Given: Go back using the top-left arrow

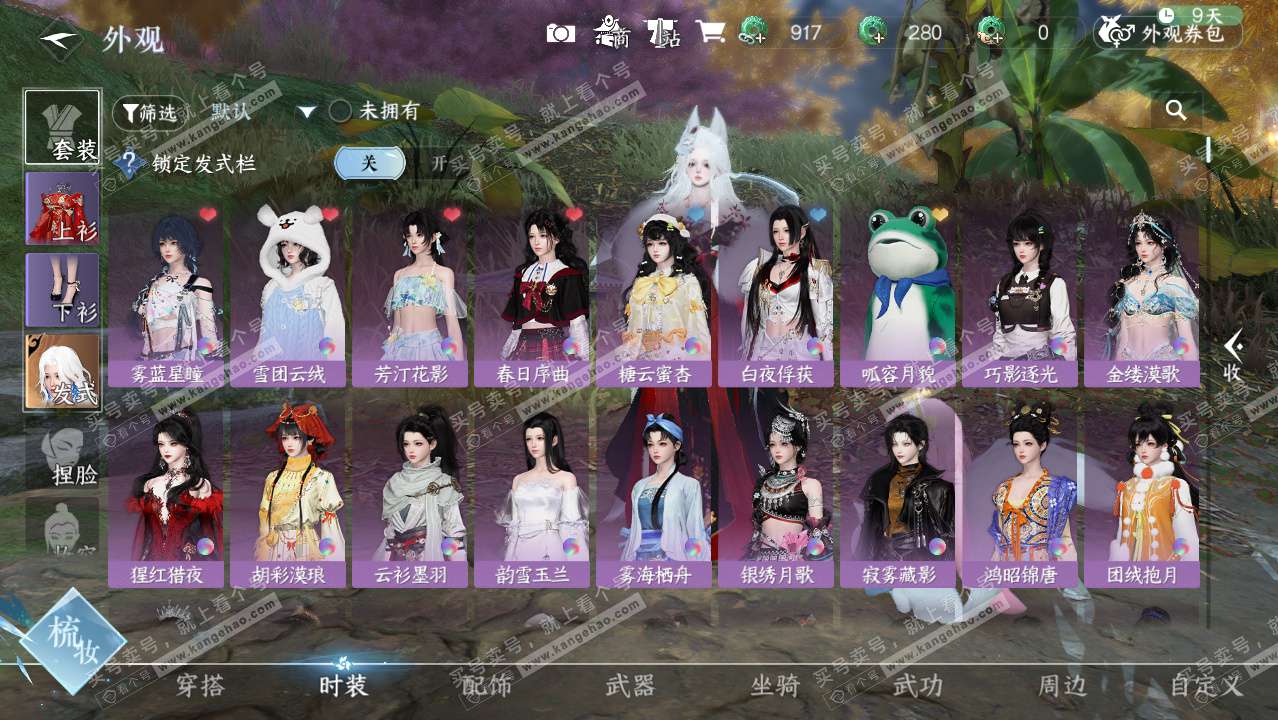Looking at the screenshot, I should point(60,40).
